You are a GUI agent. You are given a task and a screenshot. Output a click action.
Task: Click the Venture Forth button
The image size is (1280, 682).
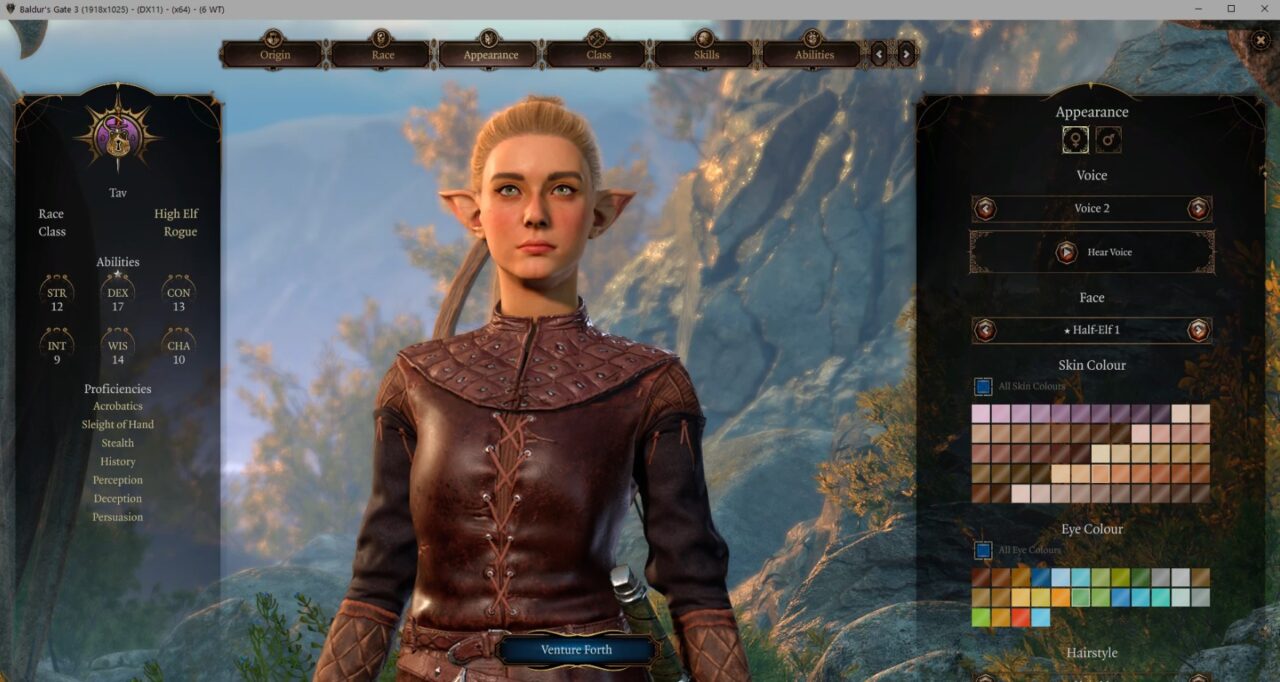[x=576, y=650]
